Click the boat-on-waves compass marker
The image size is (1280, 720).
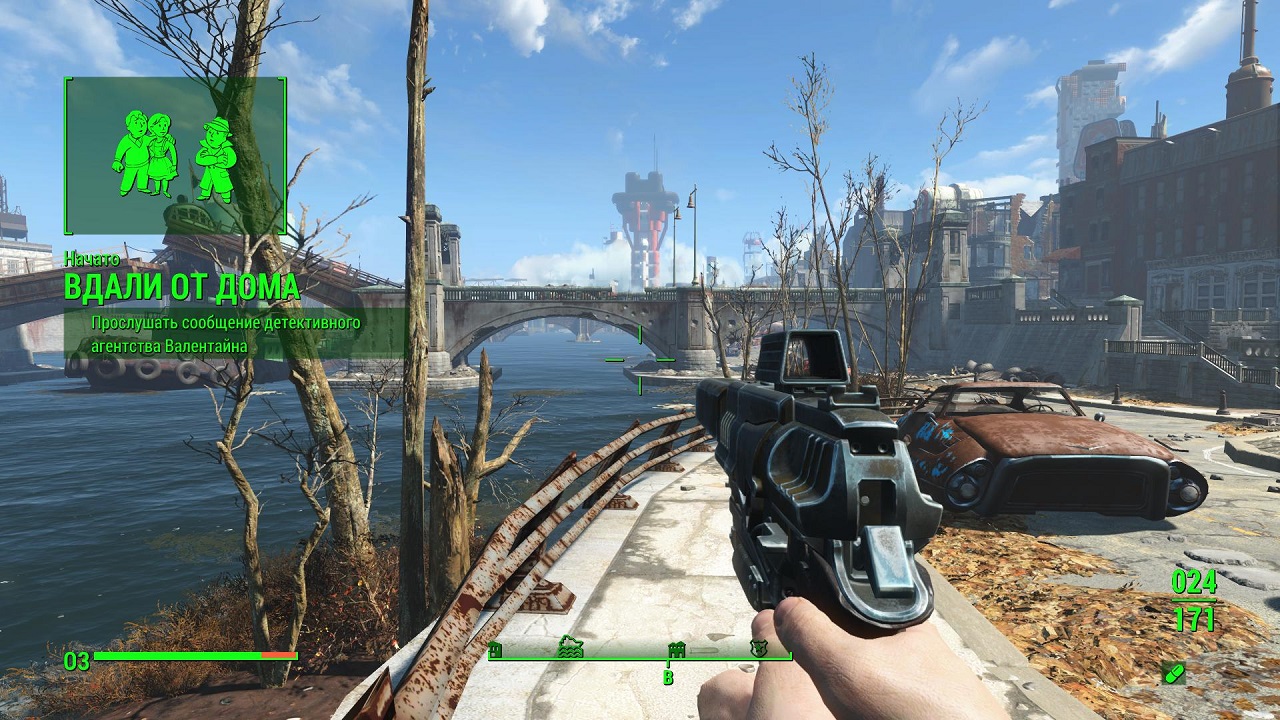coord(570,648)
